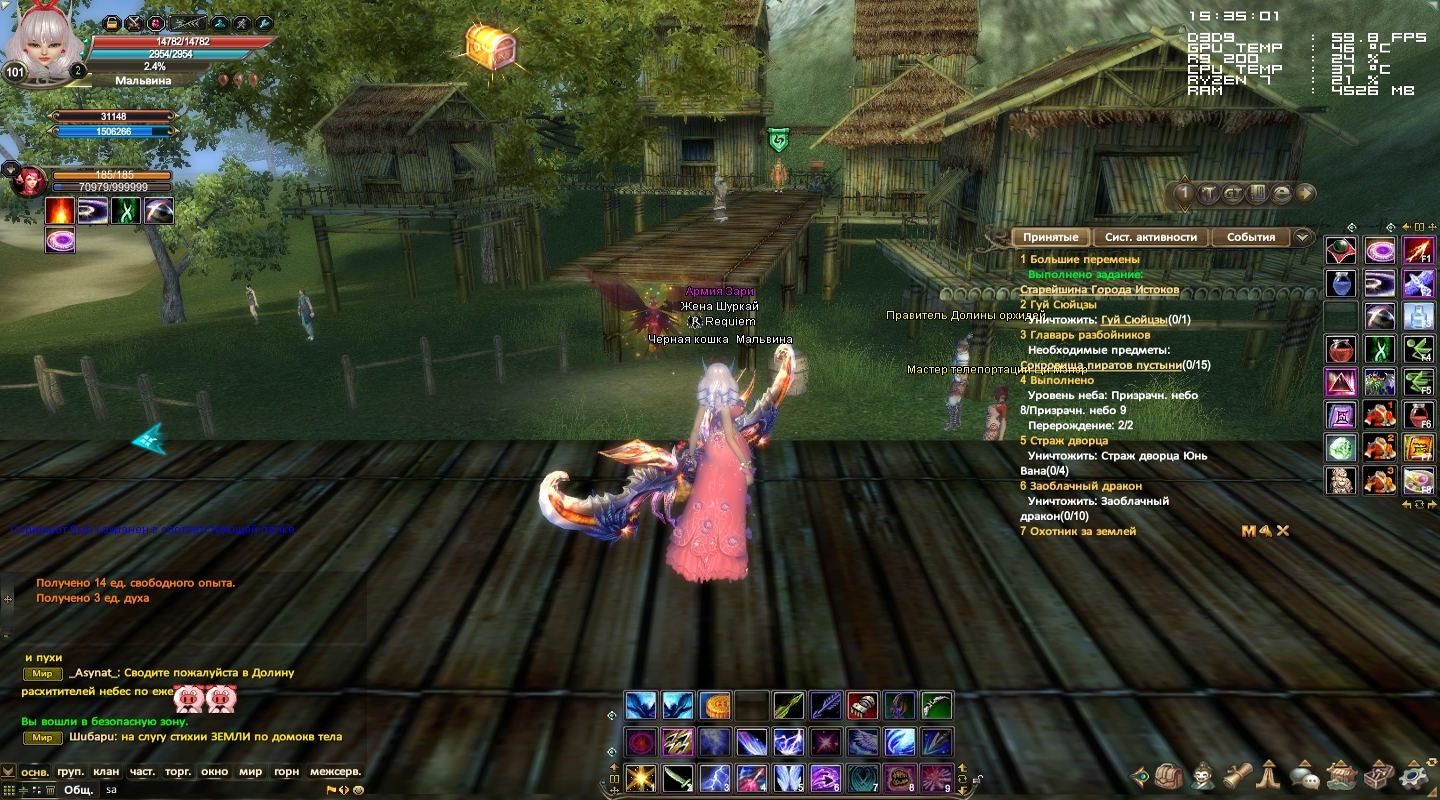Viewport: 1440px width, 800px height.
Task: Open the scroll quest log icon
Action: [x=1239, y=777]
